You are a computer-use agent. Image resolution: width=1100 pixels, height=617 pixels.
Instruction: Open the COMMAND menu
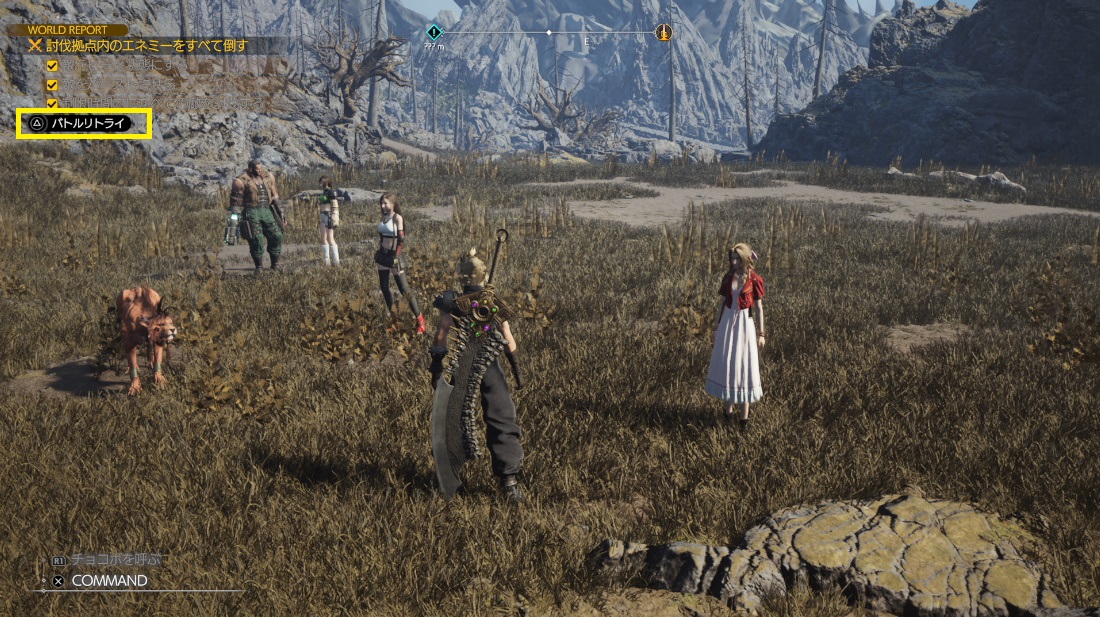coord(108,580)
